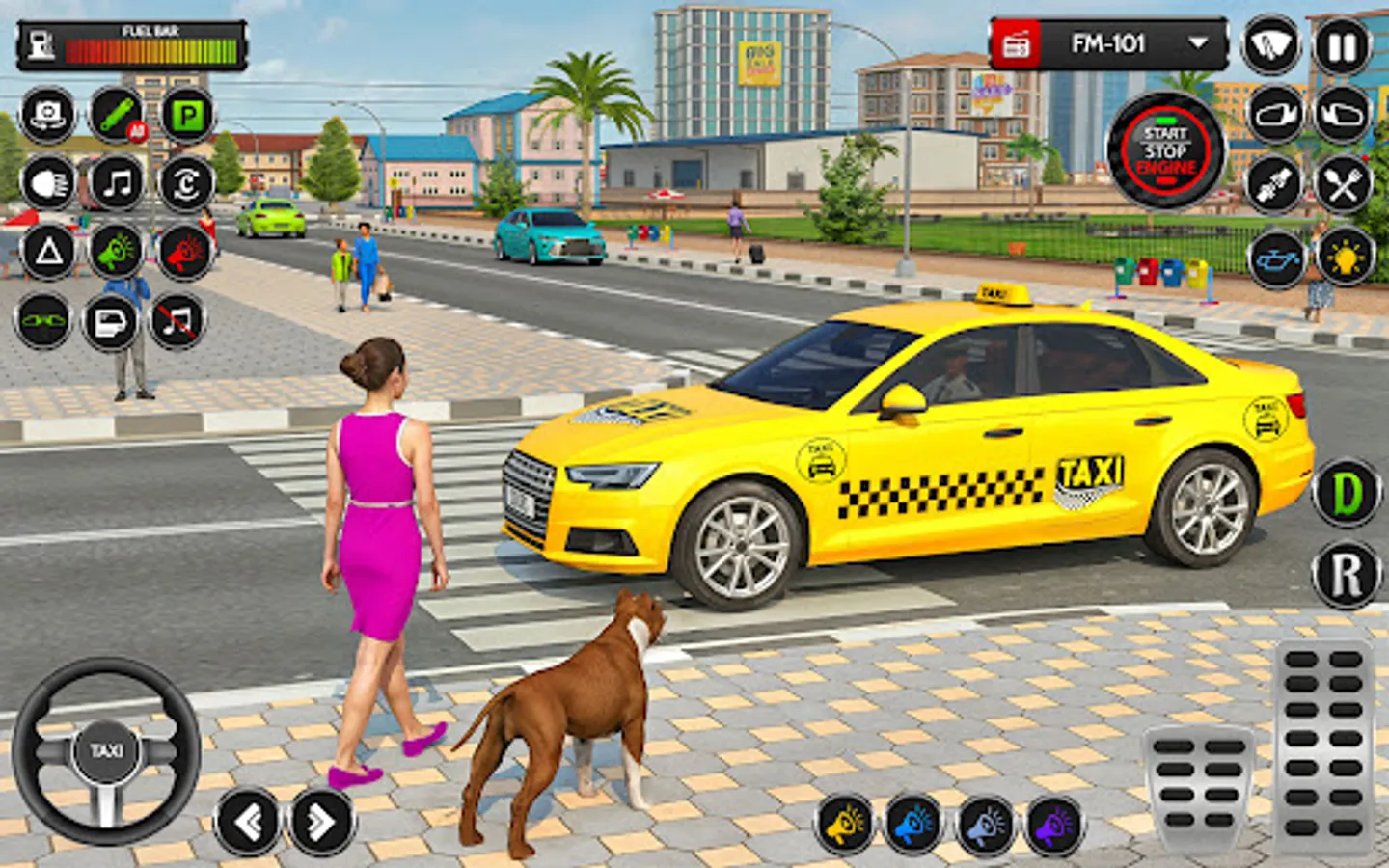Image resolution: width=1389 pixels, height=868 pixels.
Task: Tap the light bulb indicator icon
Action: [1343, 257]
